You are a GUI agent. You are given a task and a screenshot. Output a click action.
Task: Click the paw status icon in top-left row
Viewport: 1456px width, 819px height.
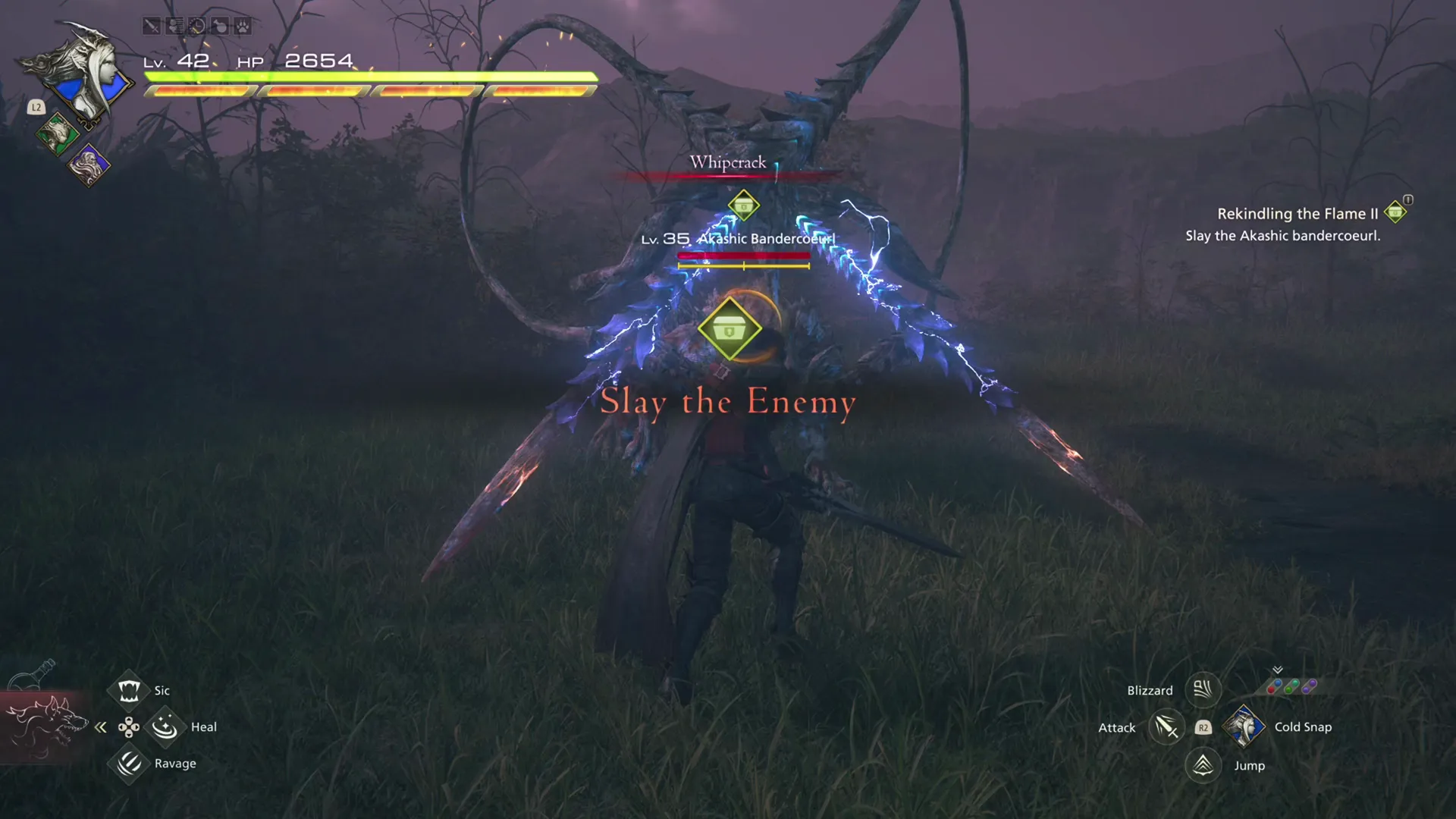click(x=241, y=27)
